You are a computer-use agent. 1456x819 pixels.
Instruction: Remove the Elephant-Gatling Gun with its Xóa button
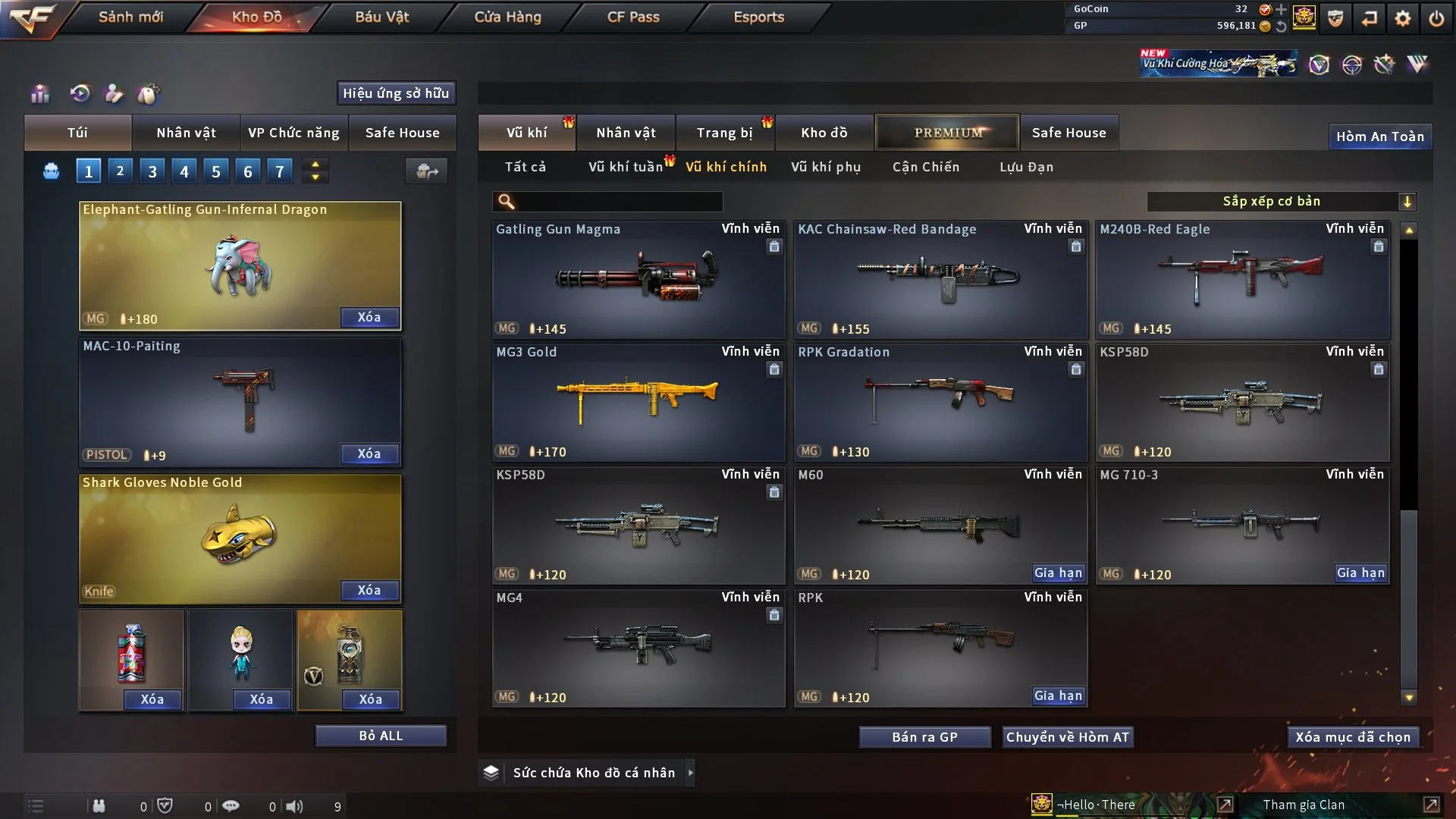click(369, 318)
